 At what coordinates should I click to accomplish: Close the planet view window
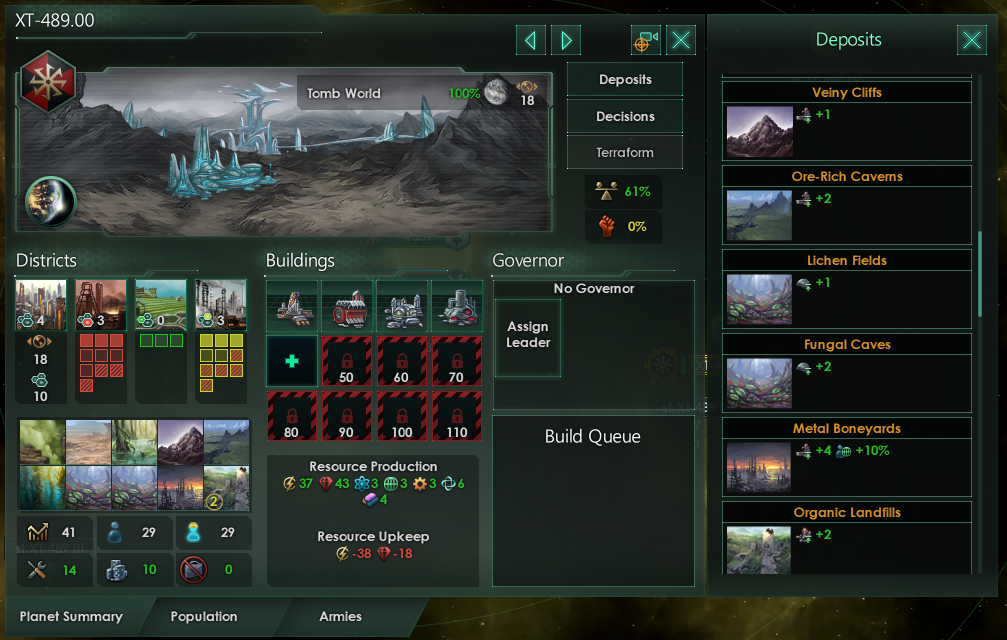tap(681, 40)
